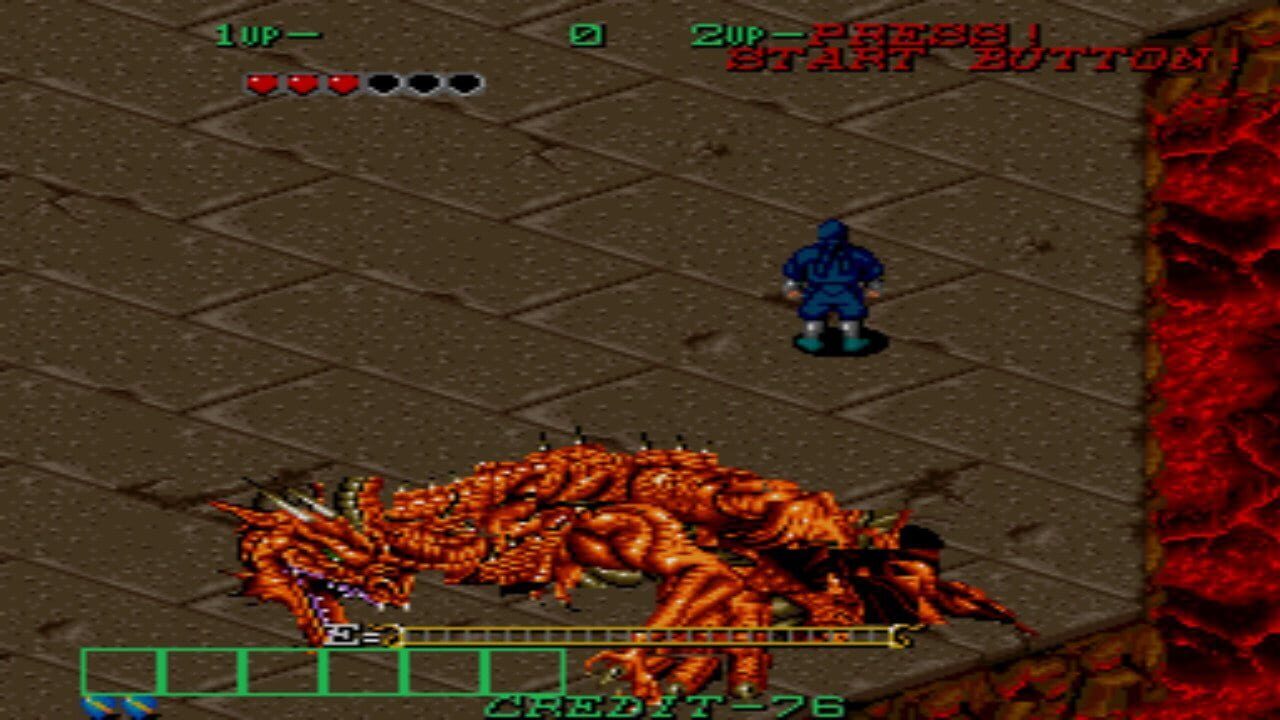Click the blue ninja character sprite

(x=831, y=285)
